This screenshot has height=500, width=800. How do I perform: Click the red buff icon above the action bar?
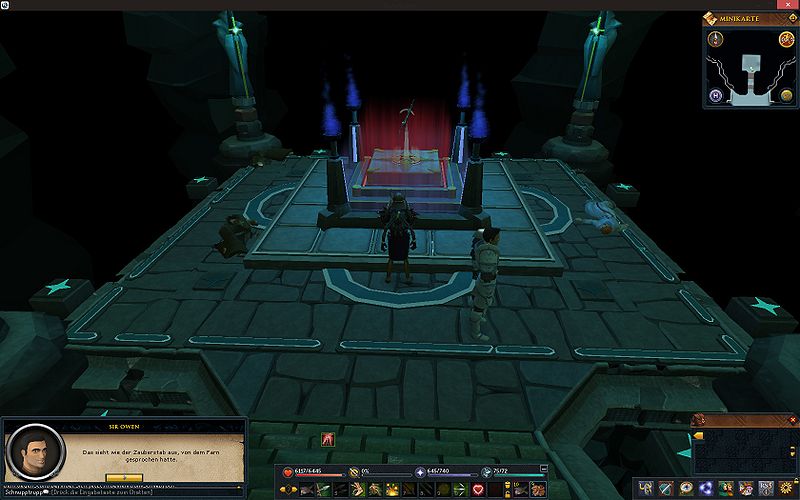[327, 439]
